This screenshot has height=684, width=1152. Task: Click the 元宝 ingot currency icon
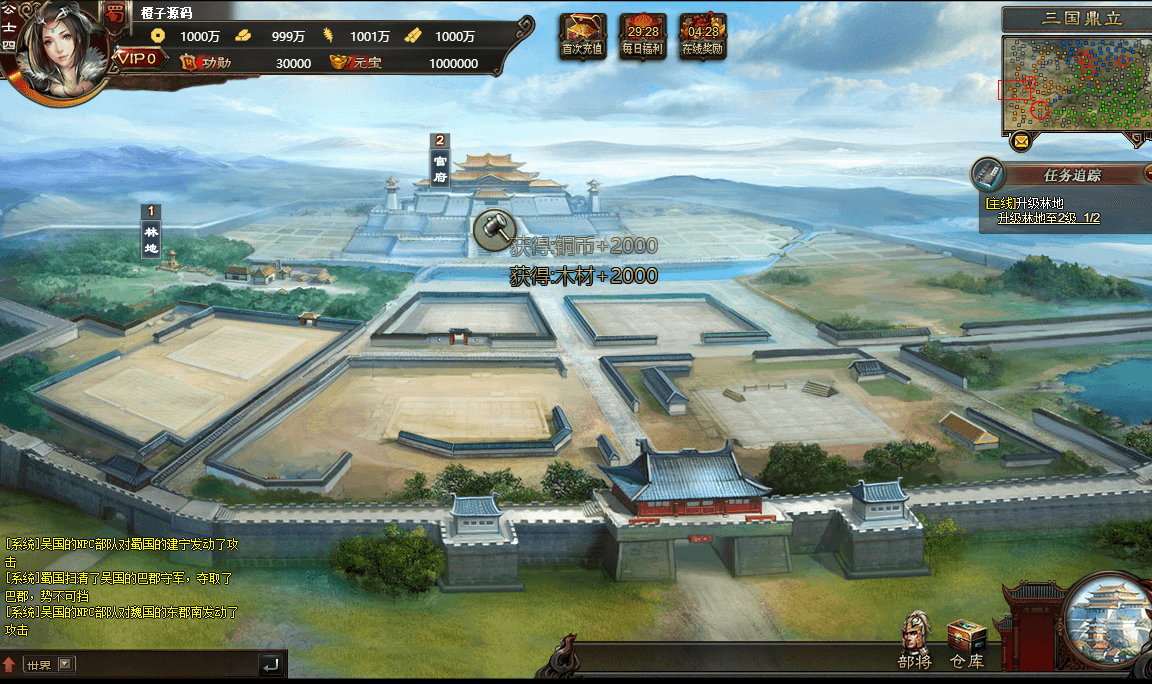tap(344, 63)
